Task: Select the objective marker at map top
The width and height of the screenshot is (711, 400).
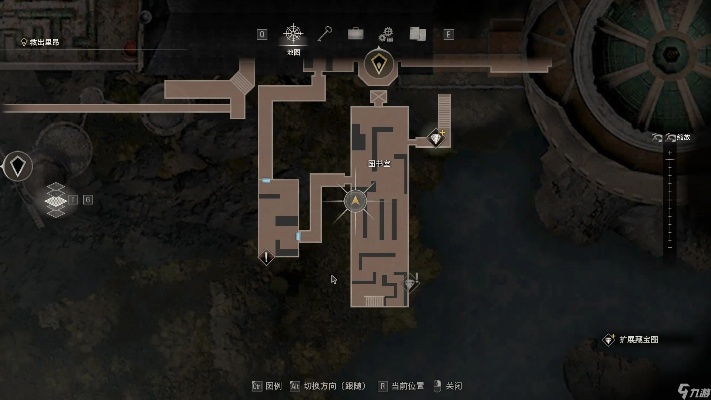Action: 379,65
